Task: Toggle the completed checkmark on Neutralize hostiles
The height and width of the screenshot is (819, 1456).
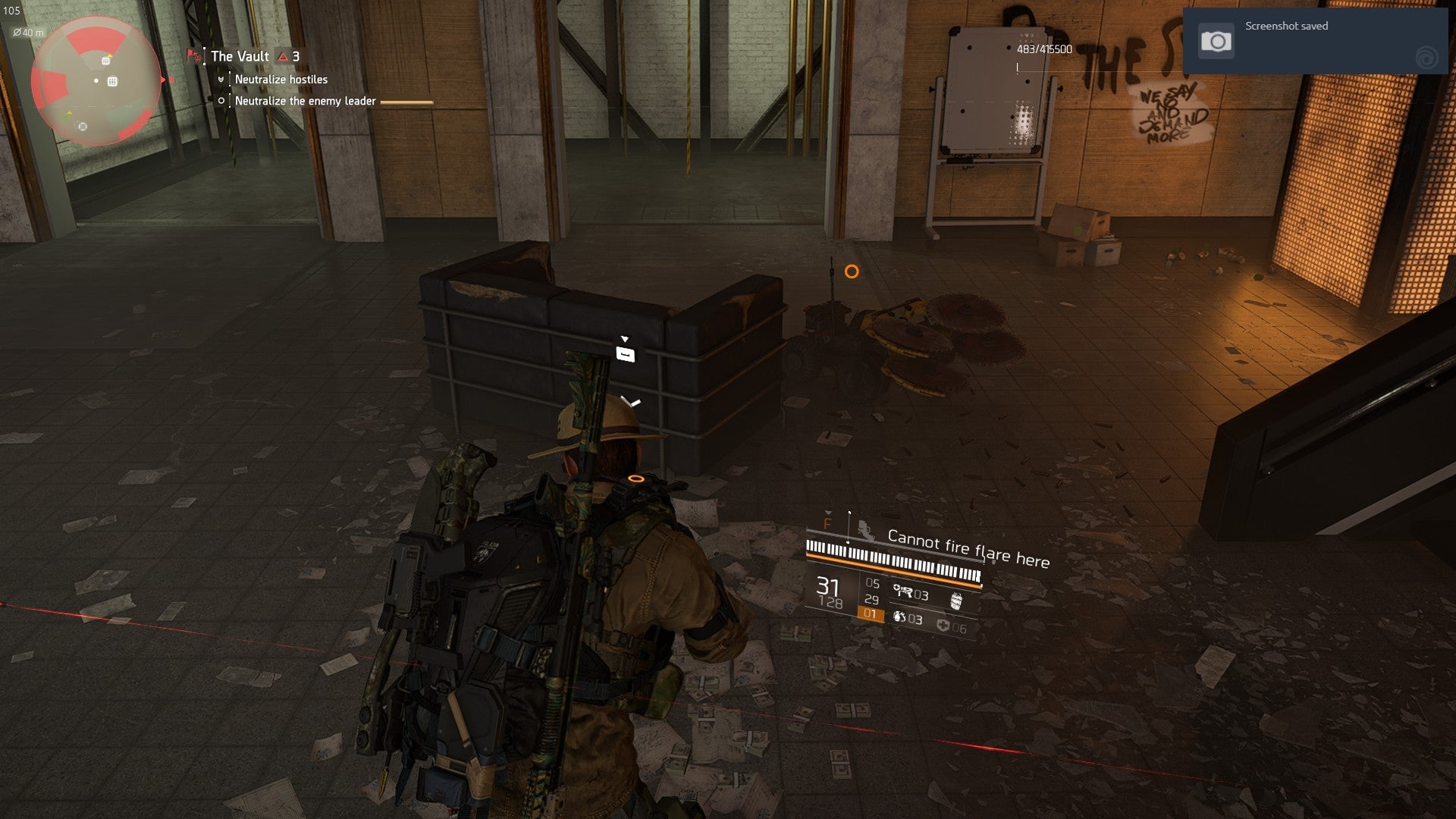Action: [x=221, y=79]
